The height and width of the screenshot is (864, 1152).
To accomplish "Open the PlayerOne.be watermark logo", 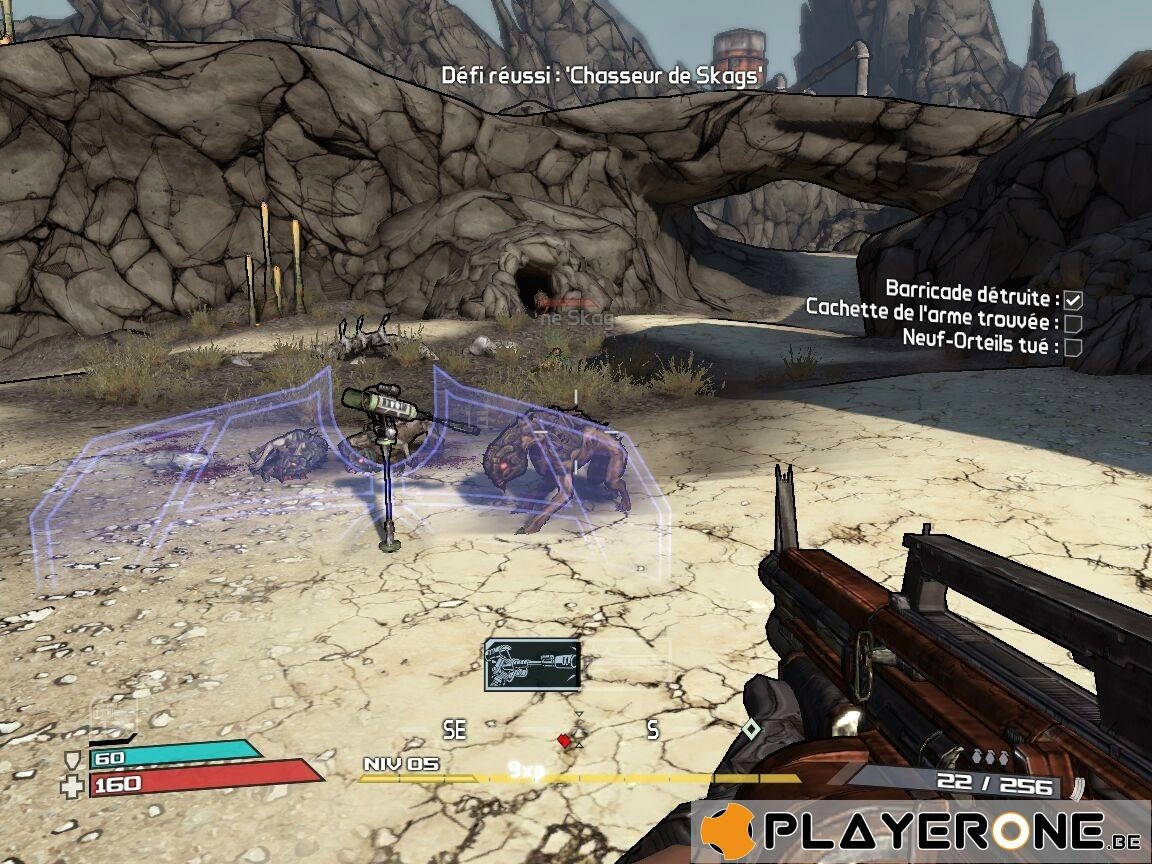I will (x=920, y=832).
